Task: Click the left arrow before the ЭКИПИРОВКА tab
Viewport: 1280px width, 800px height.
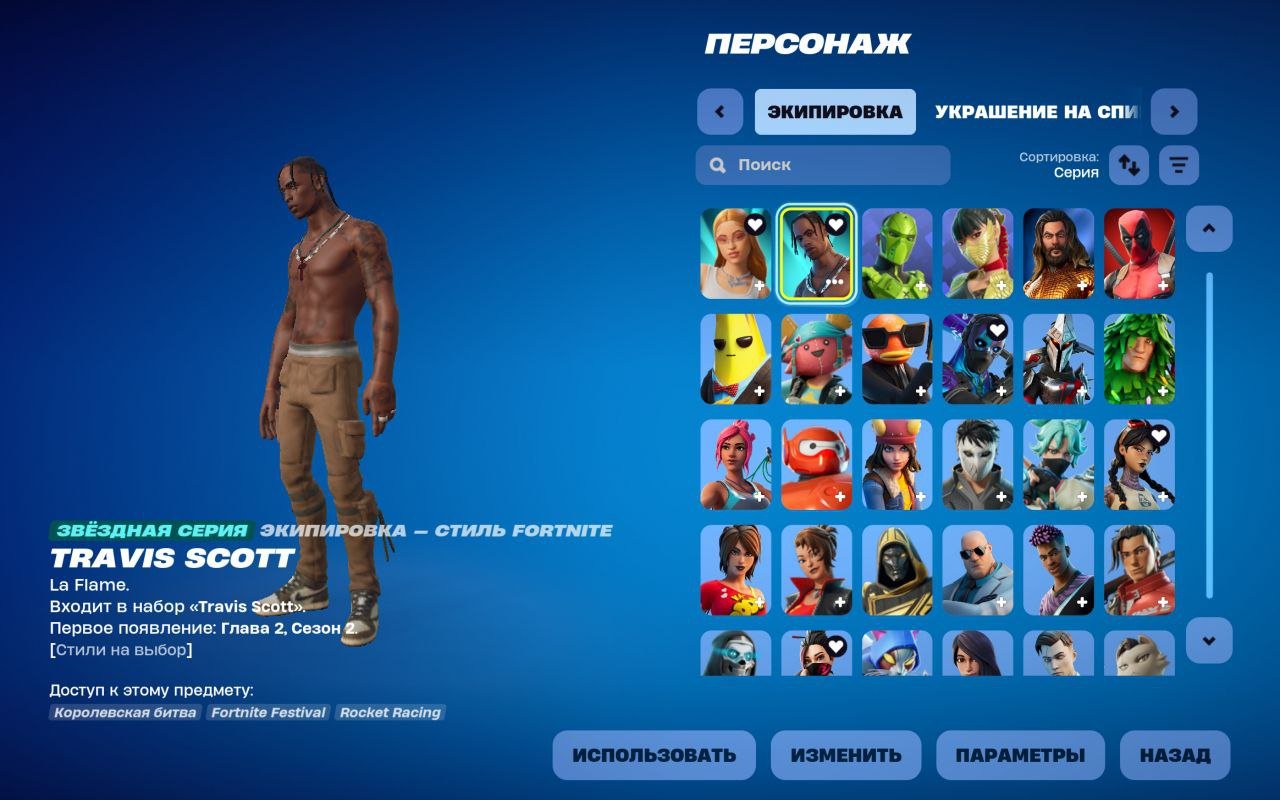Action: tap(720, 112)
